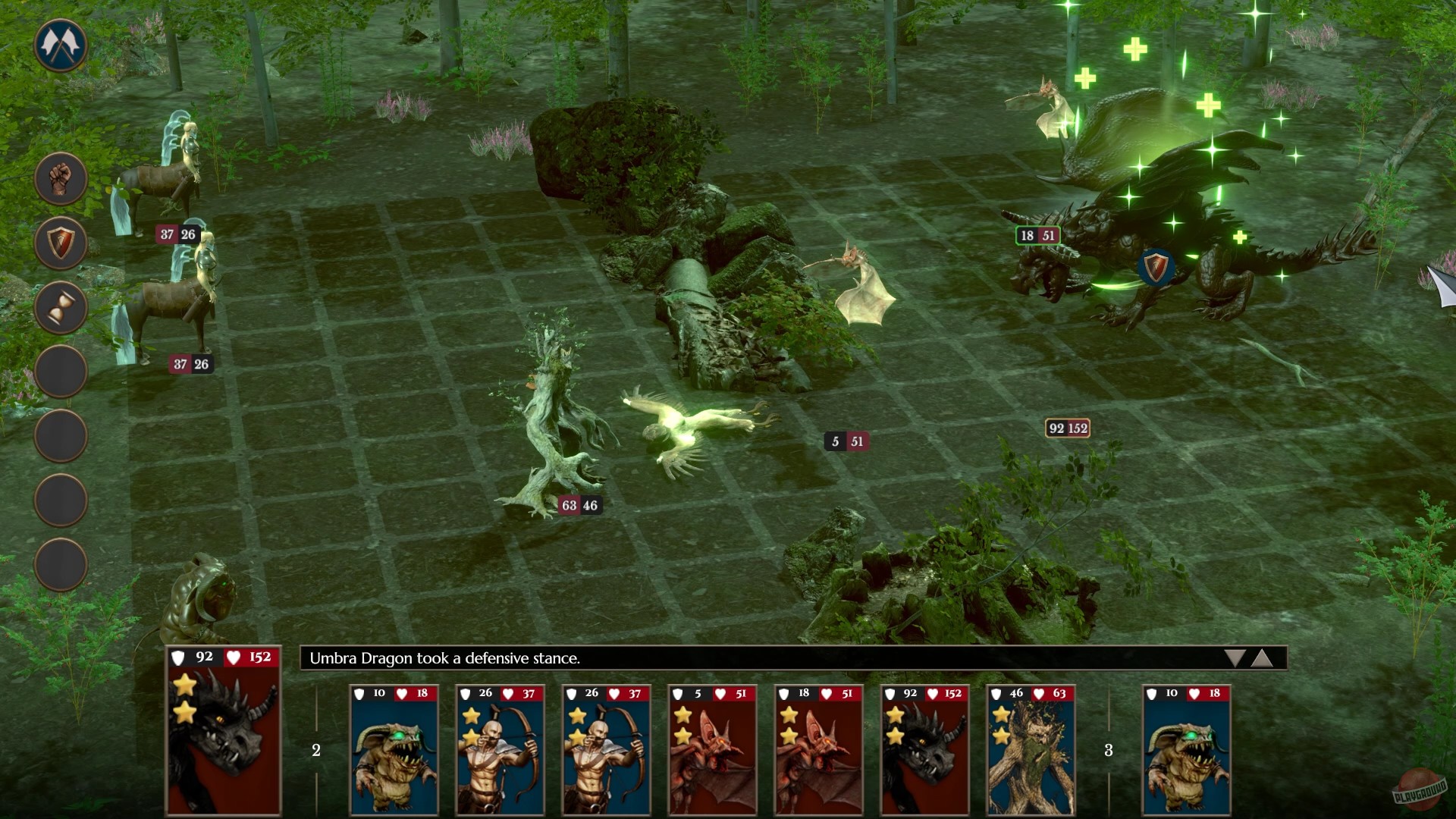The image size is (1456, 819).
Task: Click the shield buff icon on the Umbra Dragon
Action: pos(1156,267)
